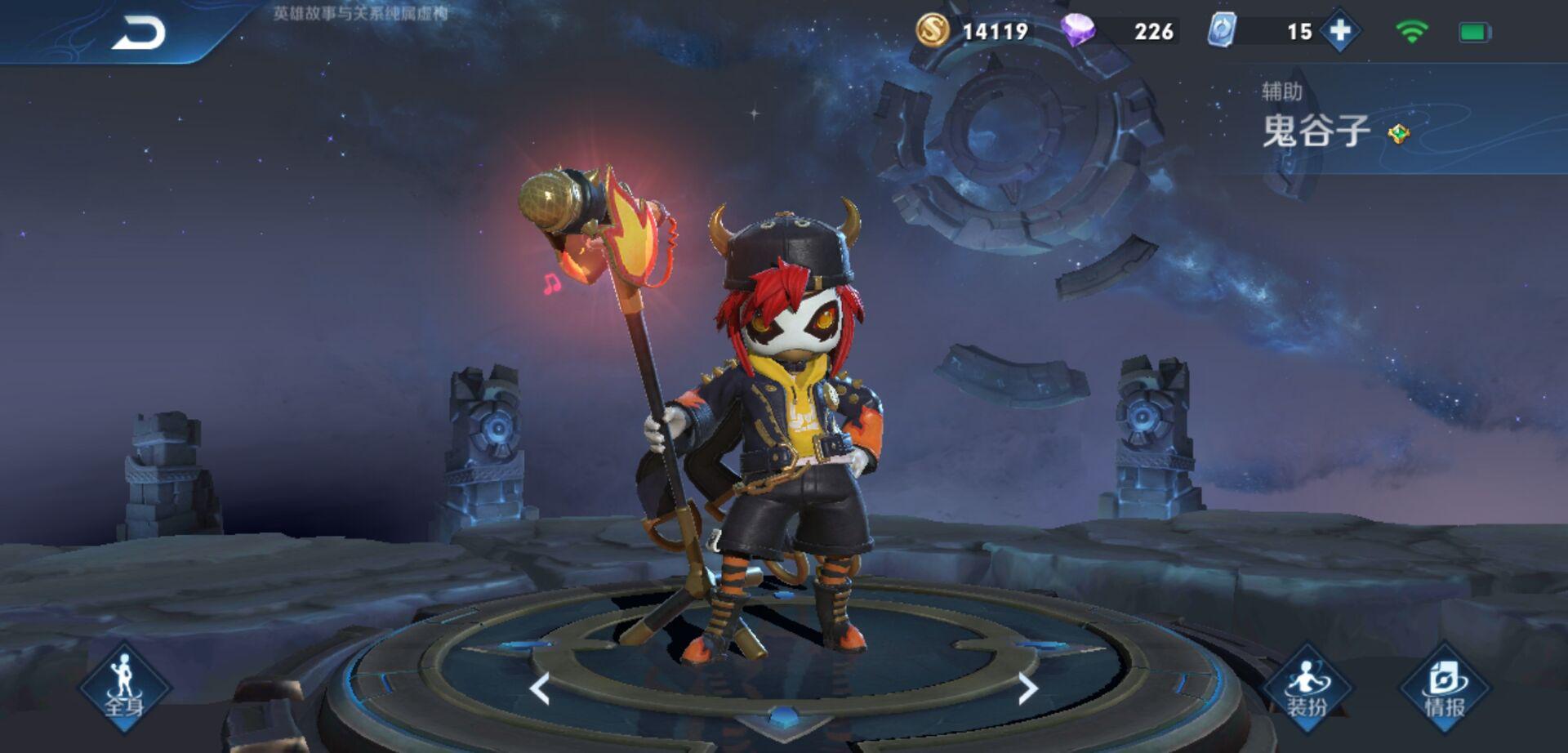Click the purple diamond currency icon

click(1077, 30)
